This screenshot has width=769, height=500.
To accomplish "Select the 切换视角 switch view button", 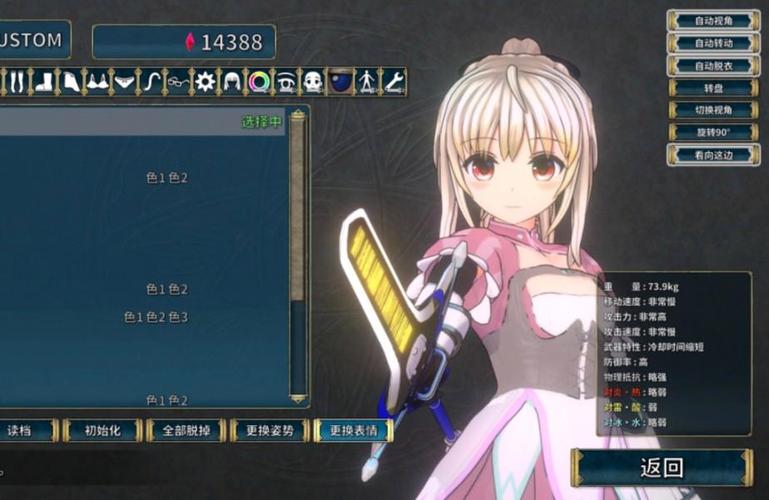I will pos(712,110).
